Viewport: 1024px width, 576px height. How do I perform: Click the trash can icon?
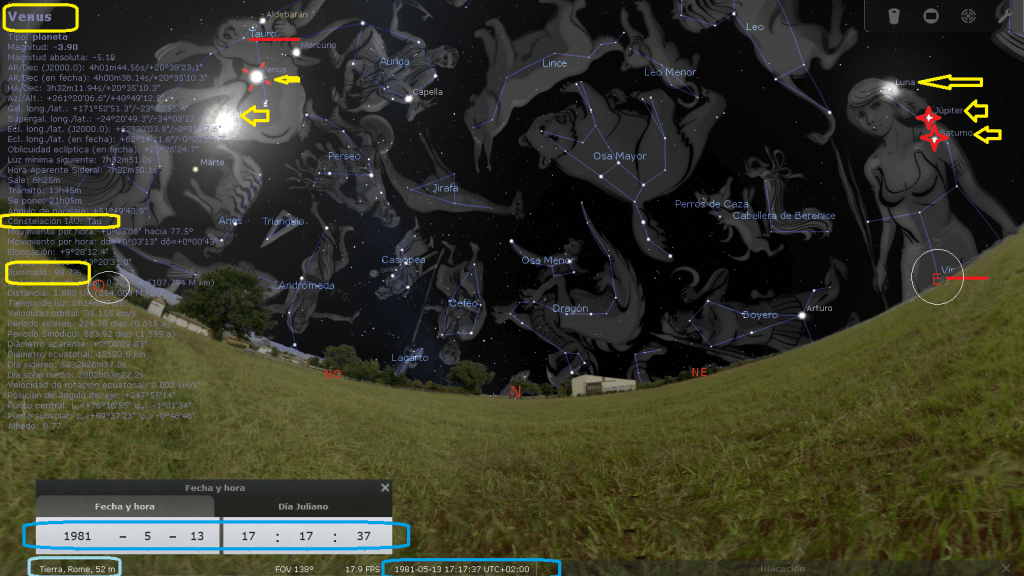click(894, 16)
